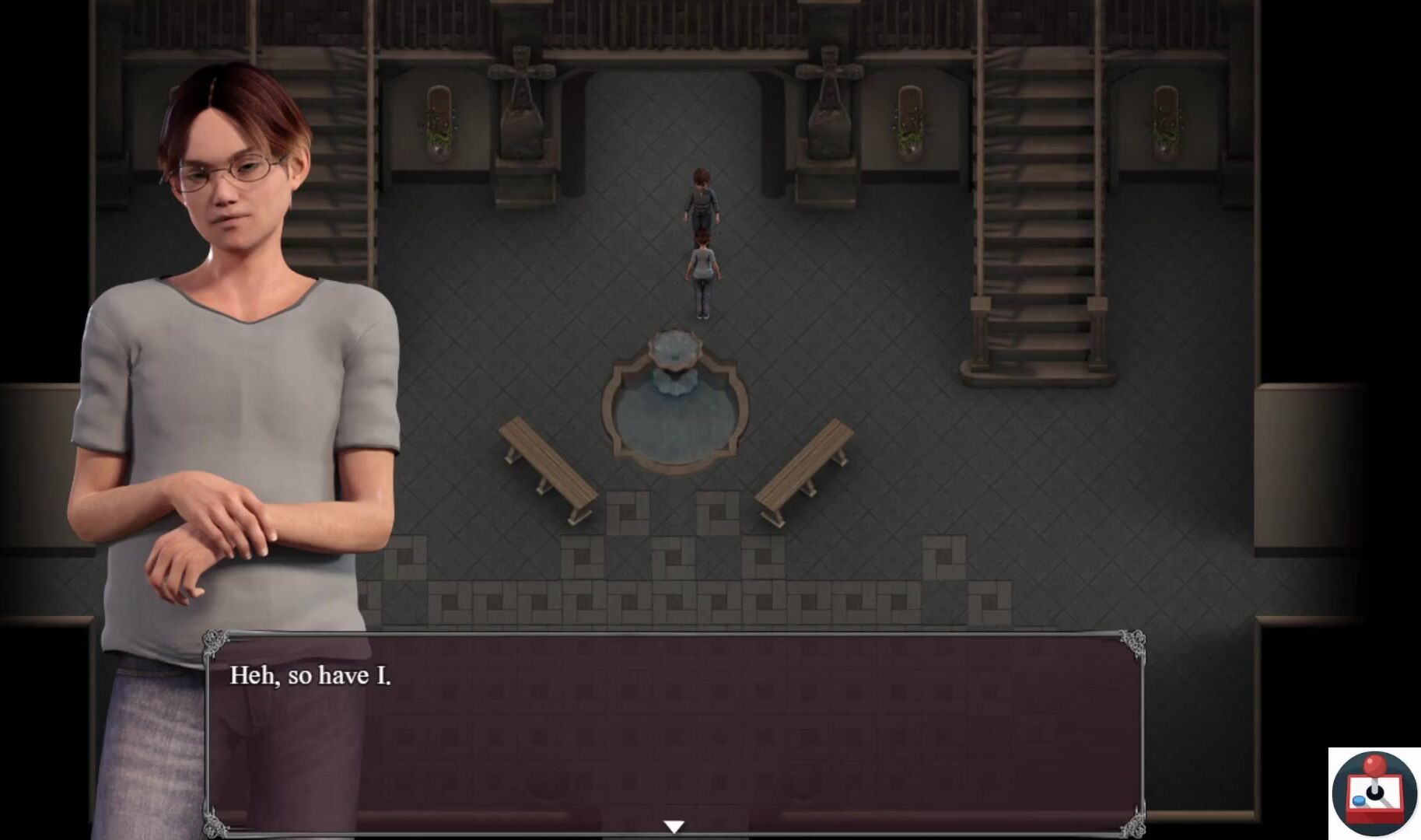The width and height of the screenshot is (1421, 840).
Task: Click the dialogue box reading "Heh, so have I."
Action: (x=674, y=733)
